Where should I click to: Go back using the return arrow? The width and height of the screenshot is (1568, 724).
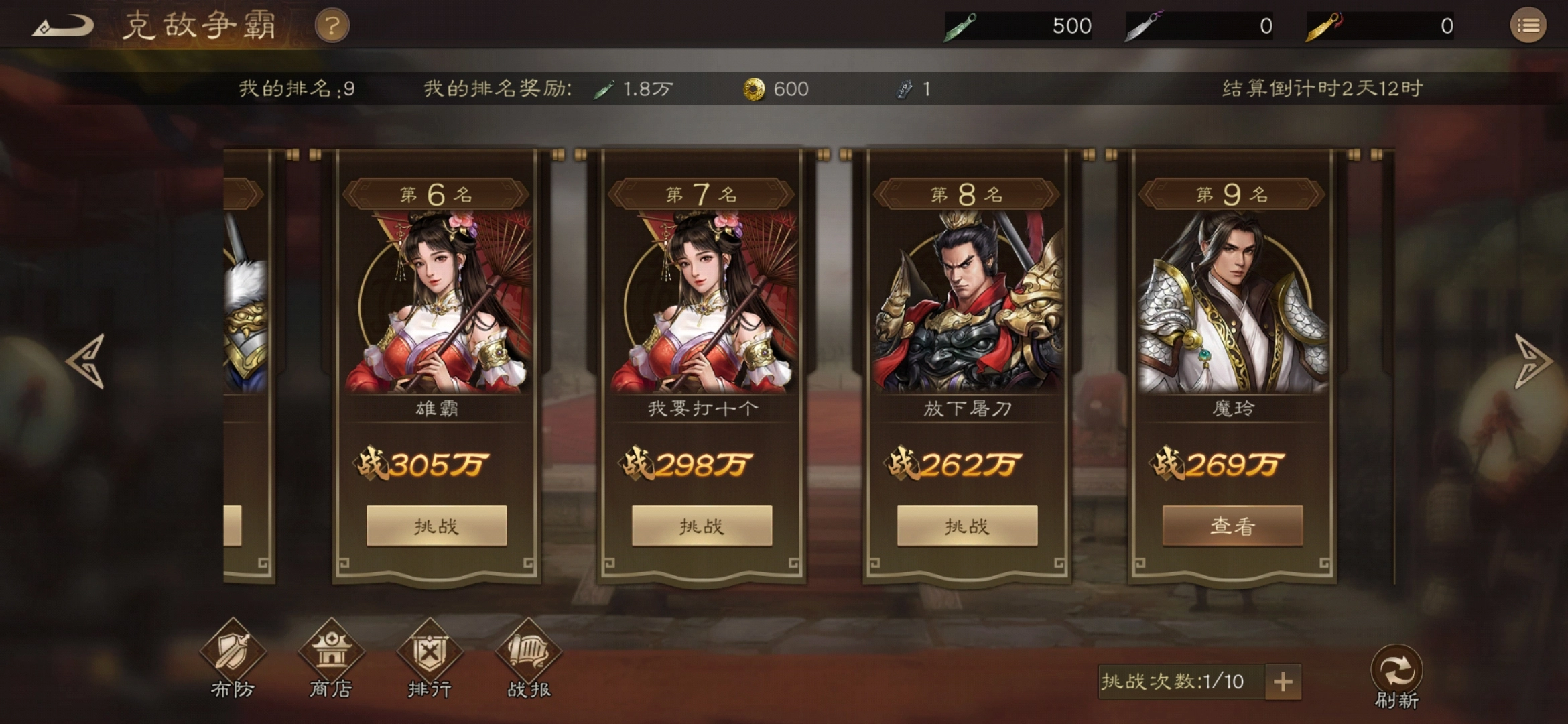click(x=64, y=27)
